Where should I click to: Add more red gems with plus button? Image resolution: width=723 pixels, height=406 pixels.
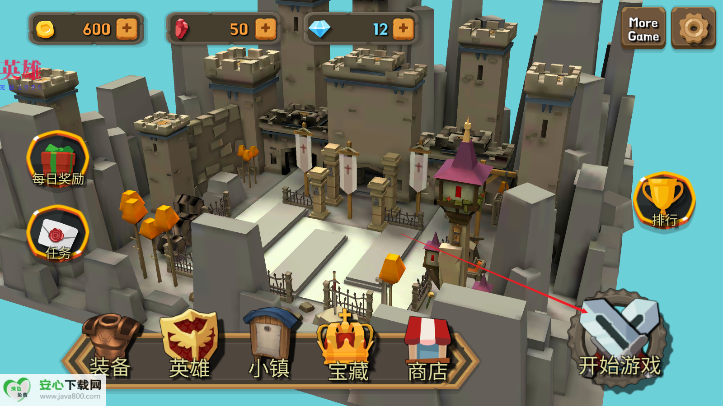[x=266, y=29]
